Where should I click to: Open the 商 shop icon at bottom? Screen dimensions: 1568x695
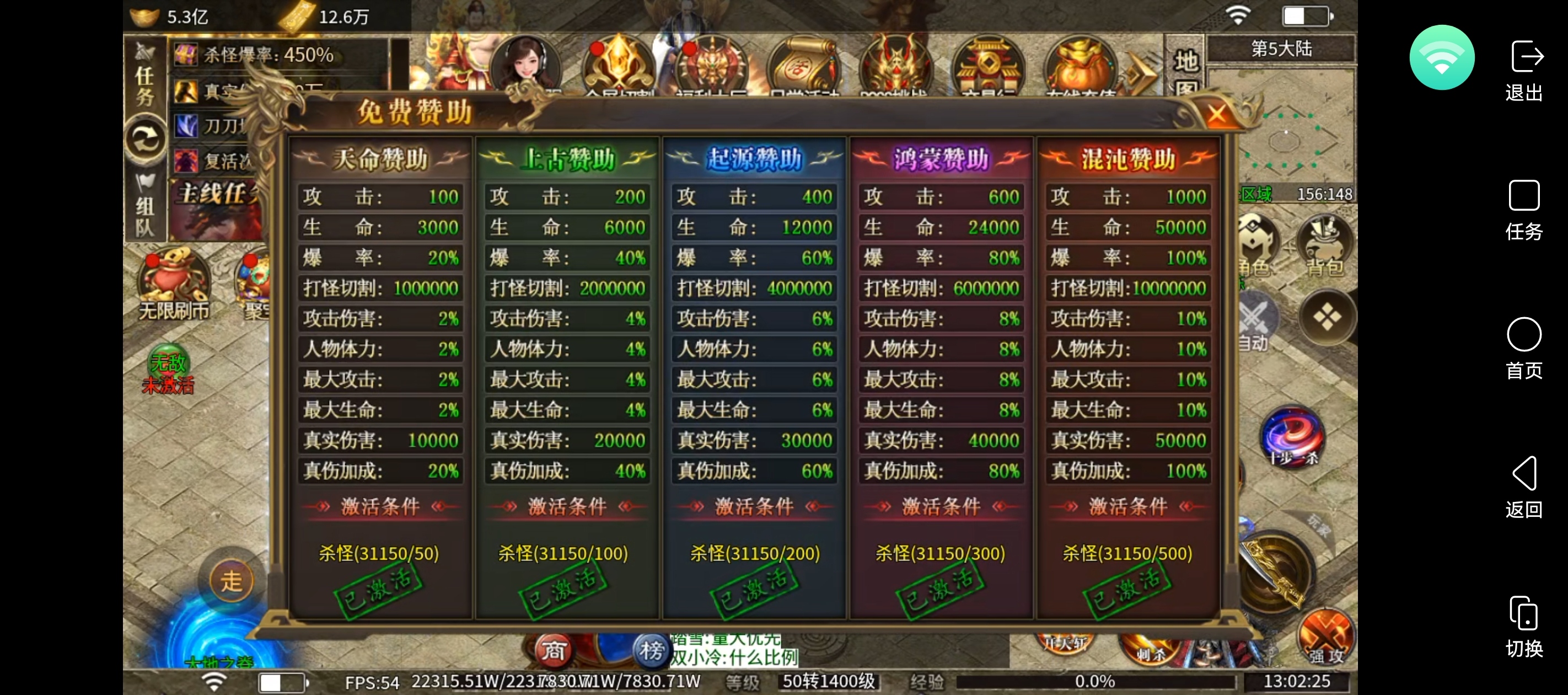coord(554,652)
